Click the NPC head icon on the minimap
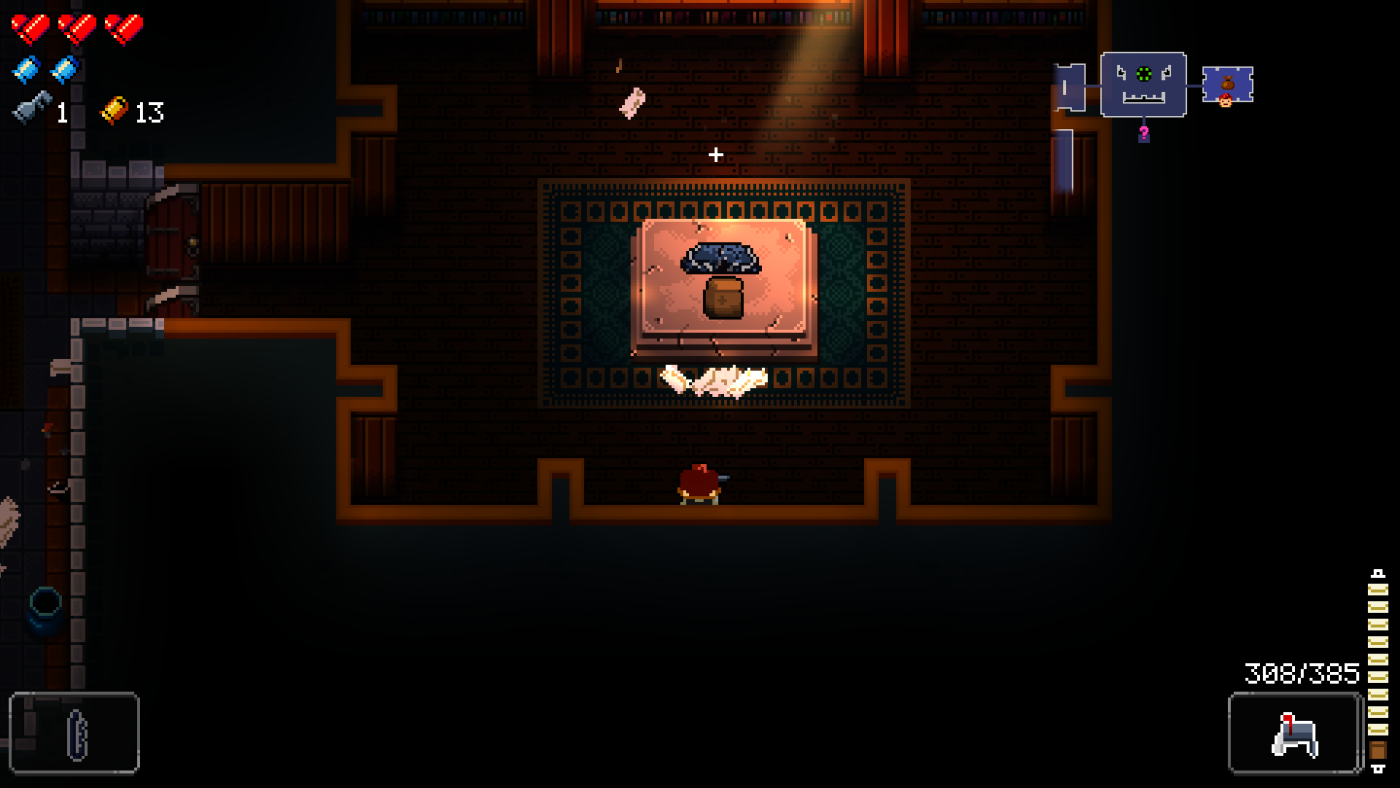This screenshot has width=1400, height=788. tap(1226, 101)
